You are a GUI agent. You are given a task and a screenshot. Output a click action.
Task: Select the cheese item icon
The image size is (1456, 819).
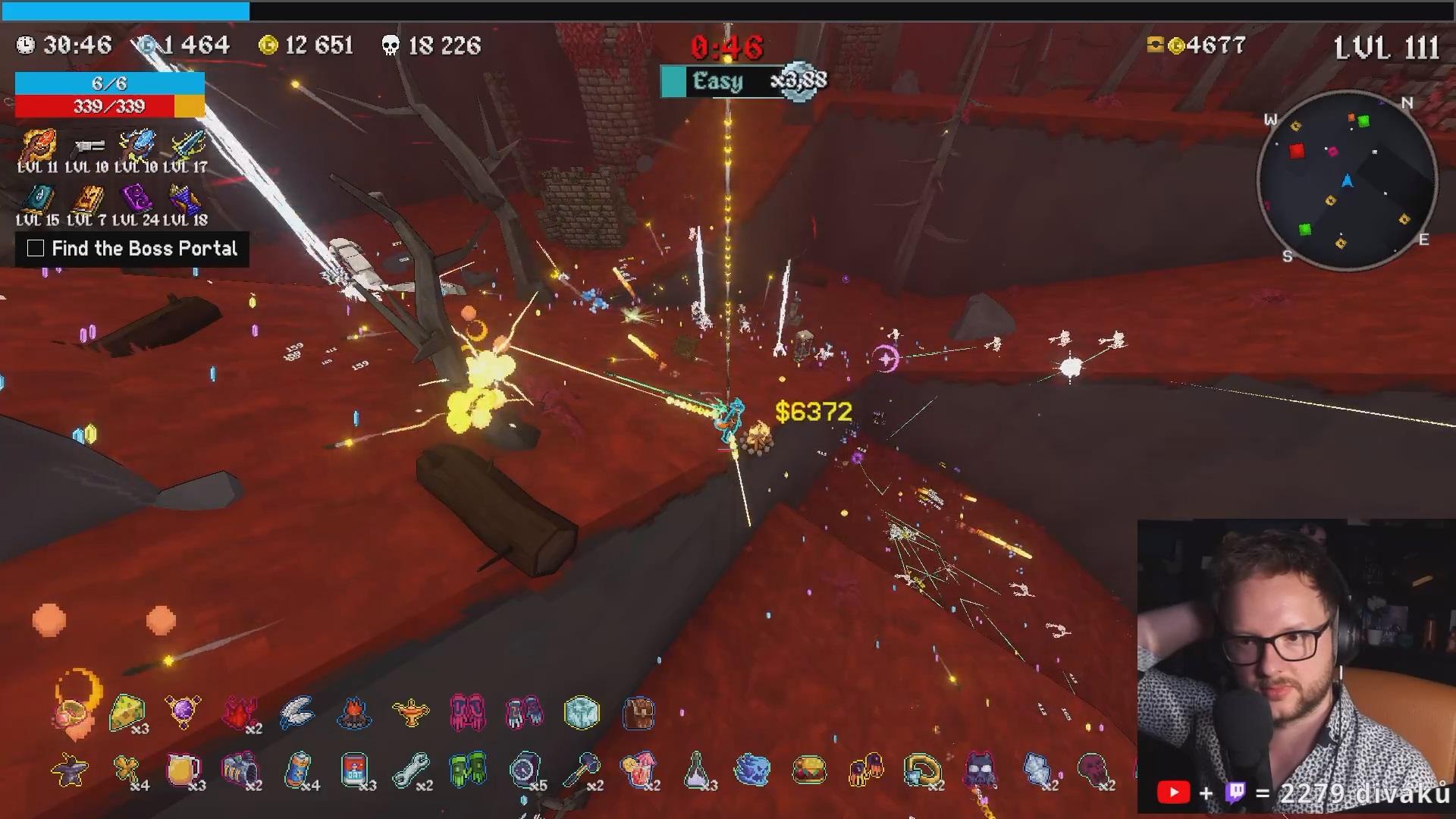[x=127, y=713]
